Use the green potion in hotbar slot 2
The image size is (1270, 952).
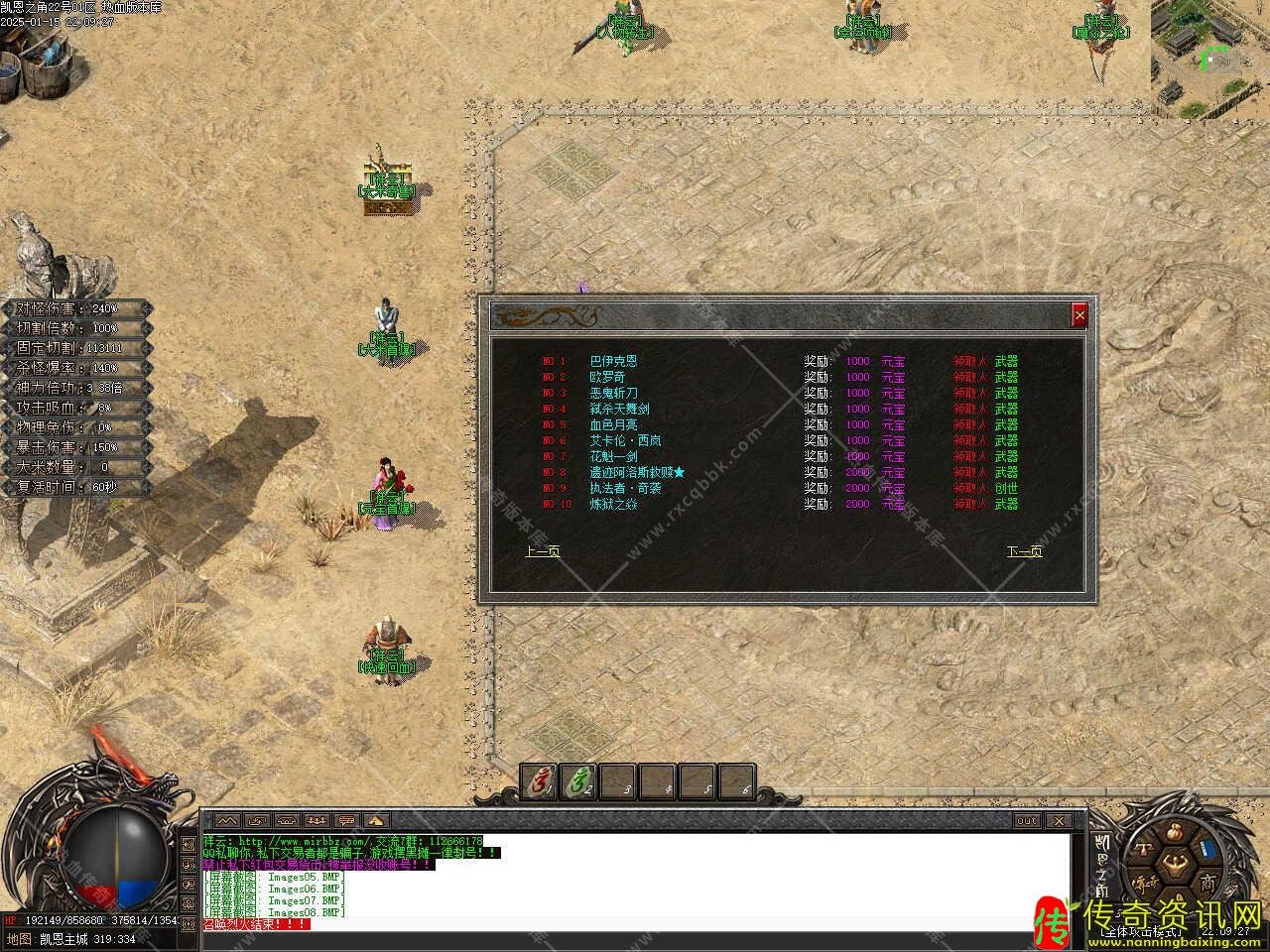pos(578,781)
